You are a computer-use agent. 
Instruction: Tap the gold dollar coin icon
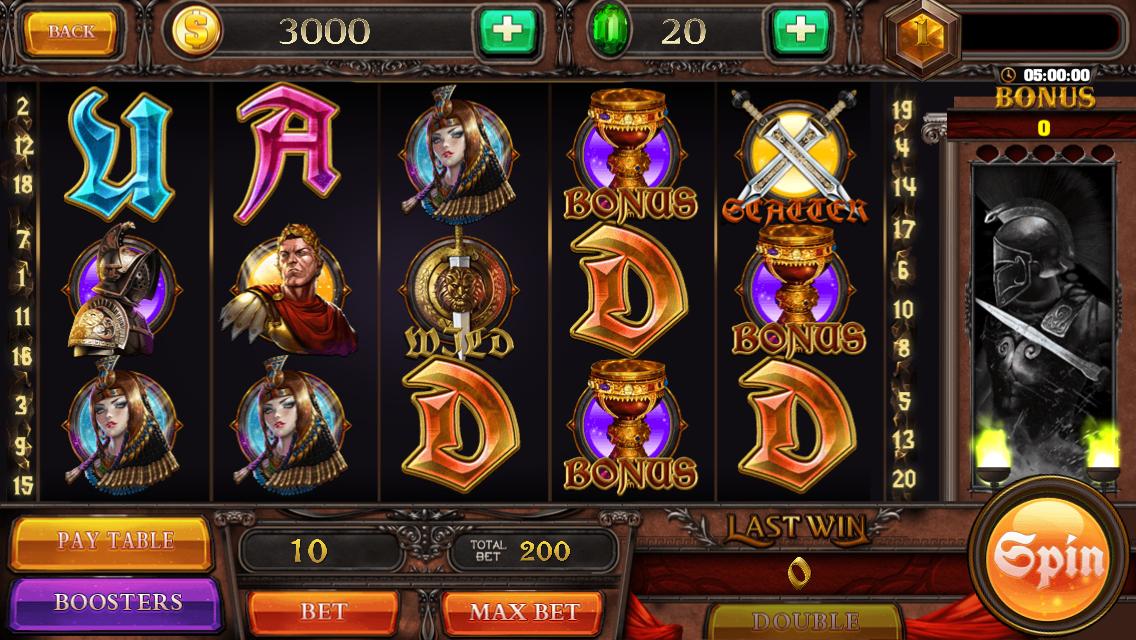(197, 32)
